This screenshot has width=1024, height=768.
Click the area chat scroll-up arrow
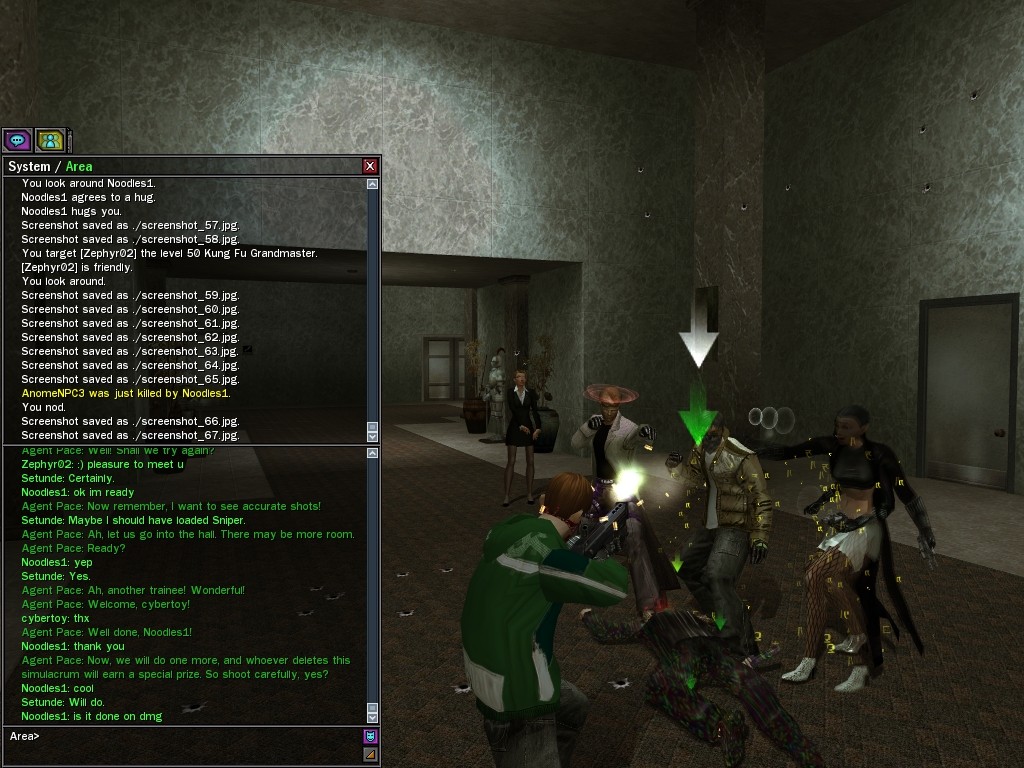(x=373, y=454)
